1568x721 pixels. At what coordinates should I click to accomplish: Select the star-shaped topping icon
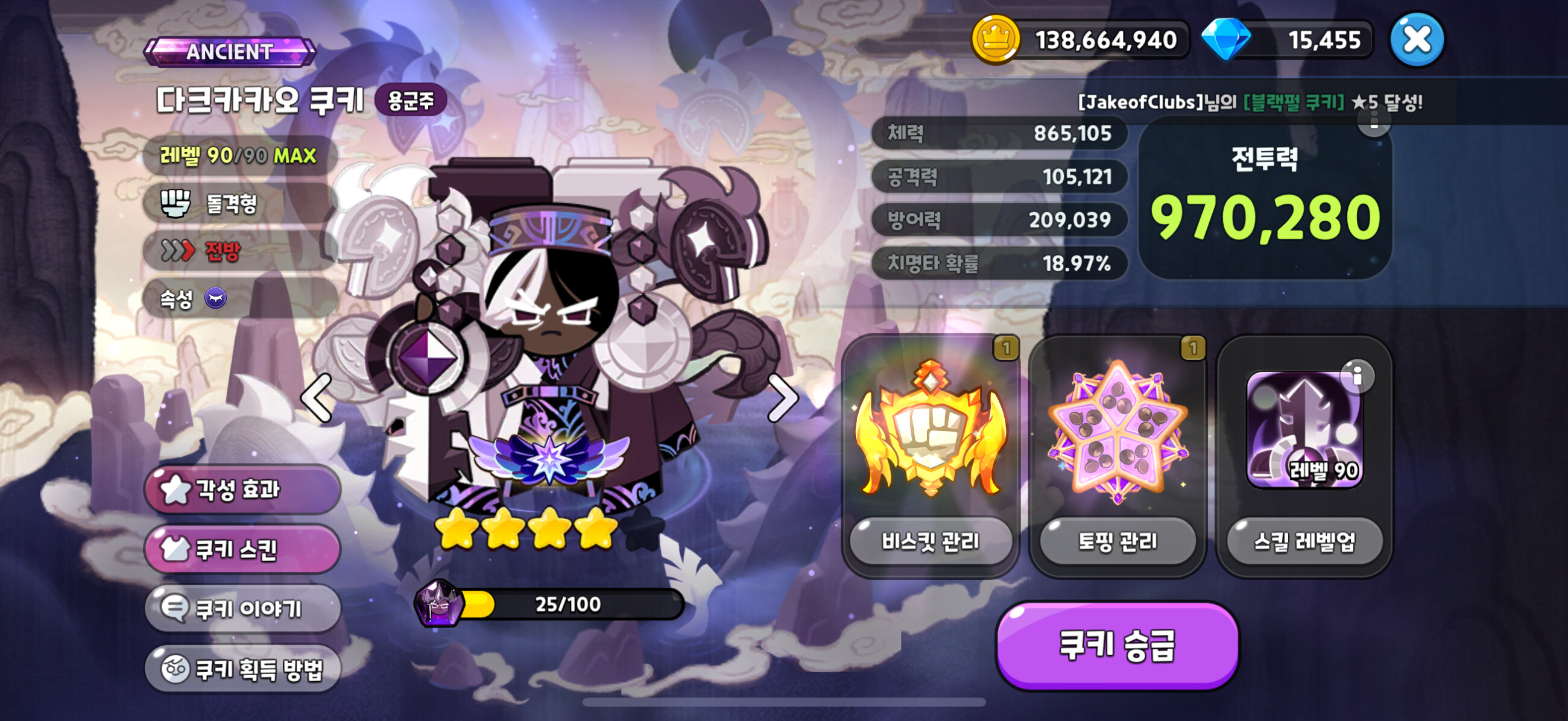pyautogui.click(x=1117, y=431)
